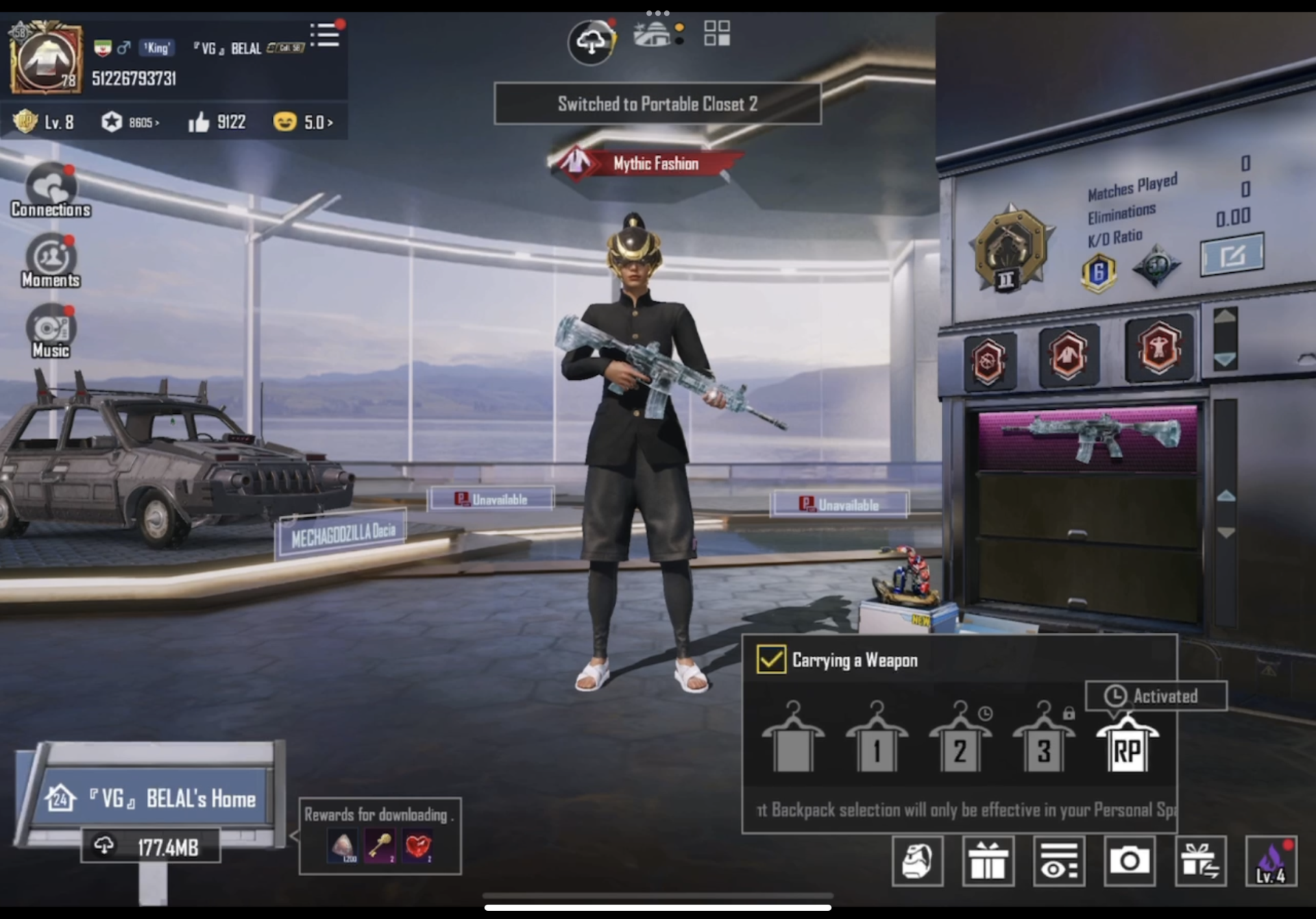Open the spectate list icon

click(1060, 862)
